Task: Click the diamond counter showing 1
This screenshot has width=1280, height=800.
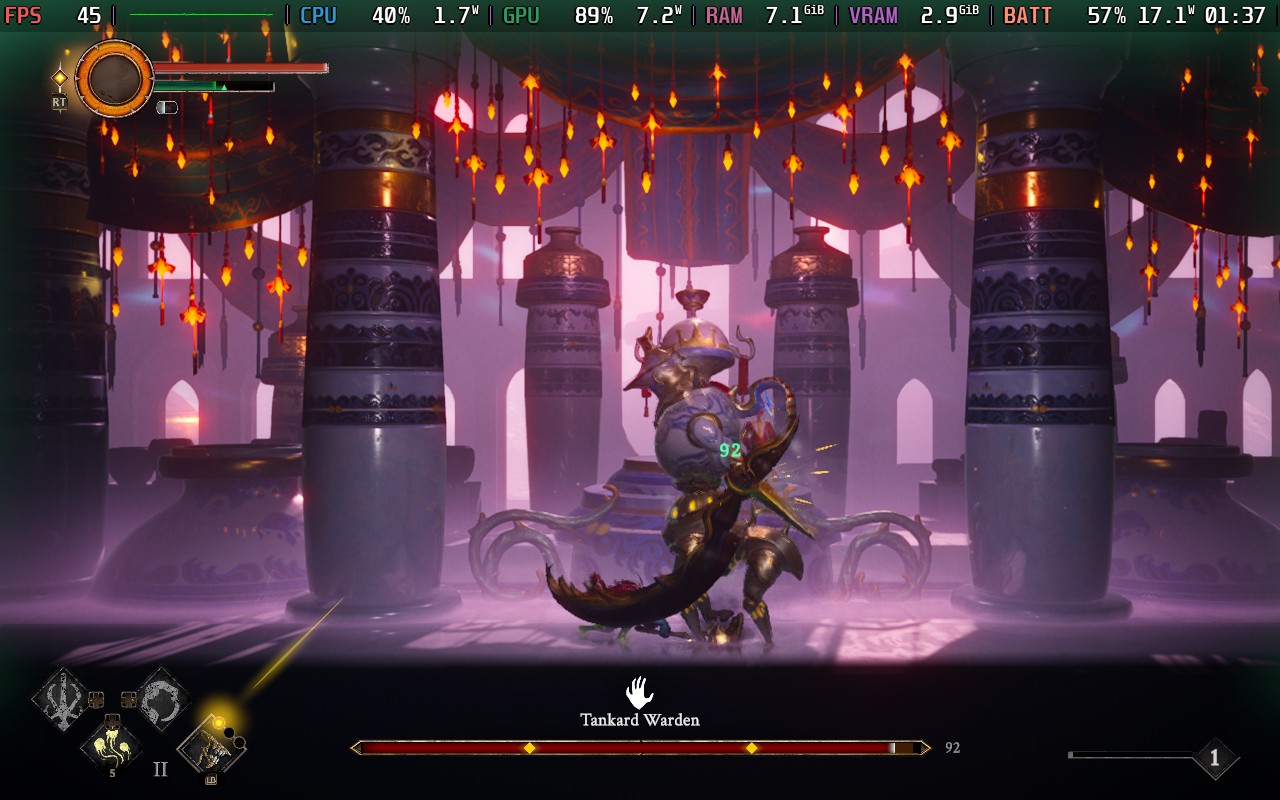Action: 1214,758
